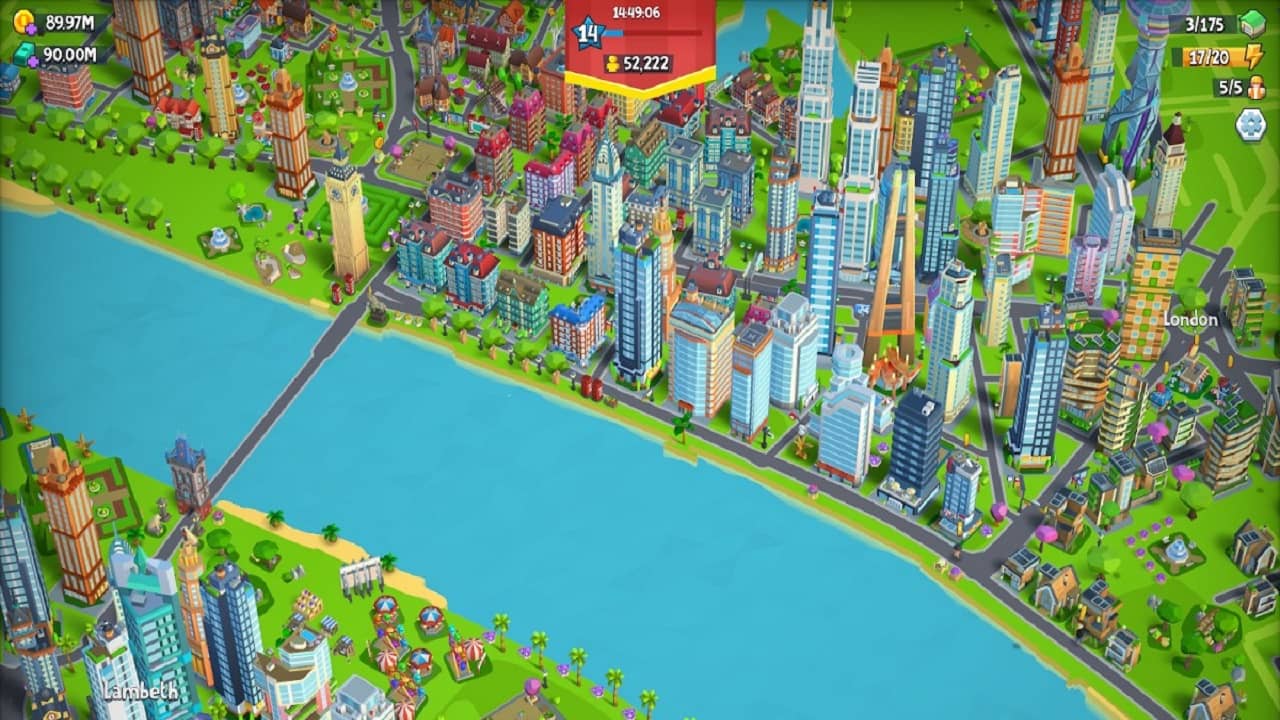Select the London region label on the map

pos(1190,321)
